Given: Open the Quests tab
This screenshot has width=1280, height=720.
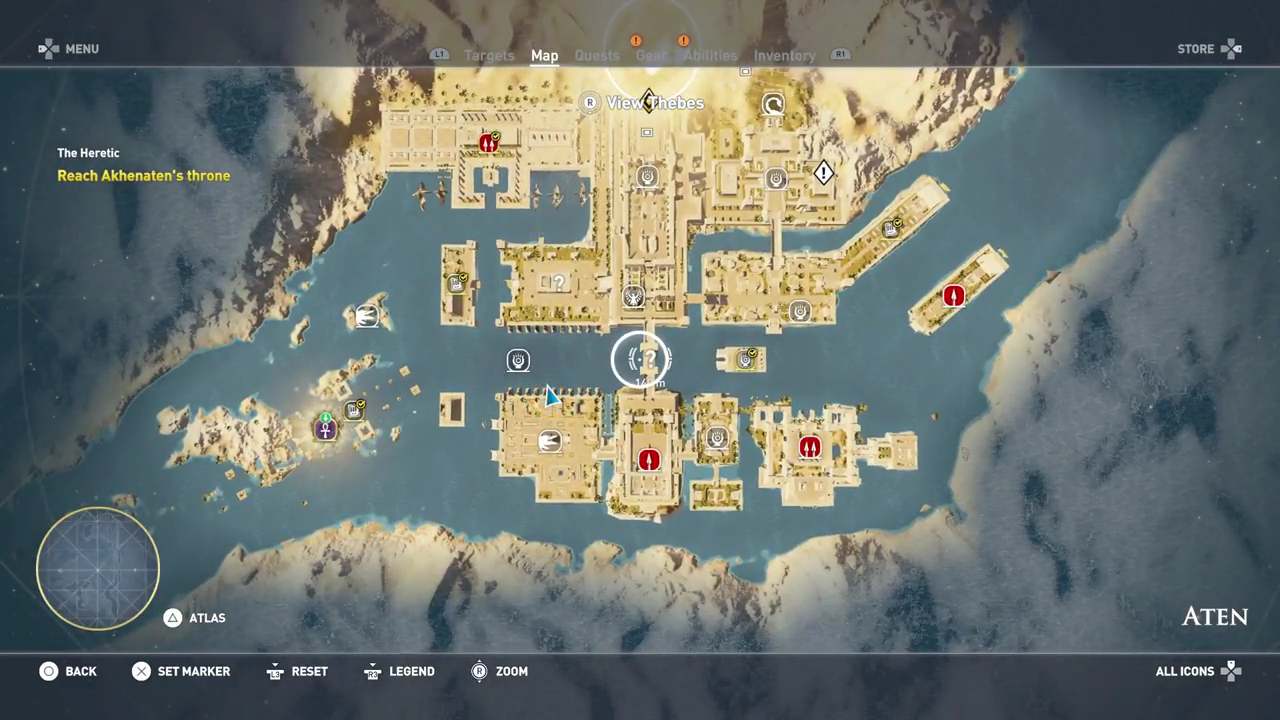Looking at the screenshot, I should [597, 56].
